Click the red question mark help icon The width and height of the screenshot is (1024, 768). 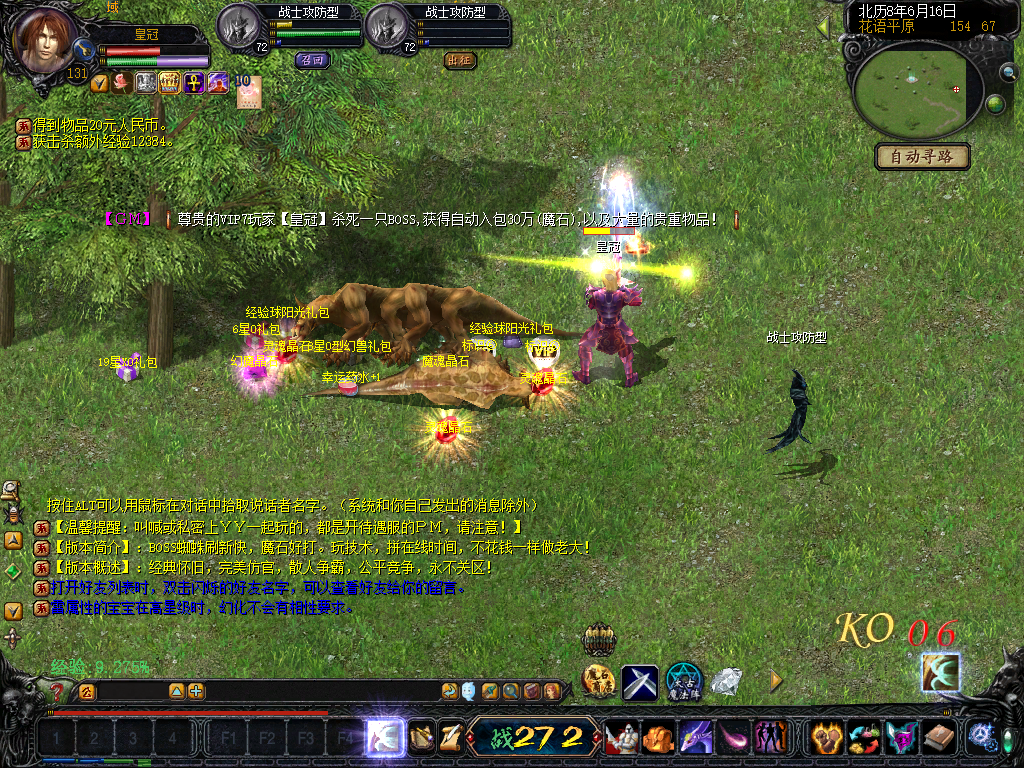click(58, 691)
